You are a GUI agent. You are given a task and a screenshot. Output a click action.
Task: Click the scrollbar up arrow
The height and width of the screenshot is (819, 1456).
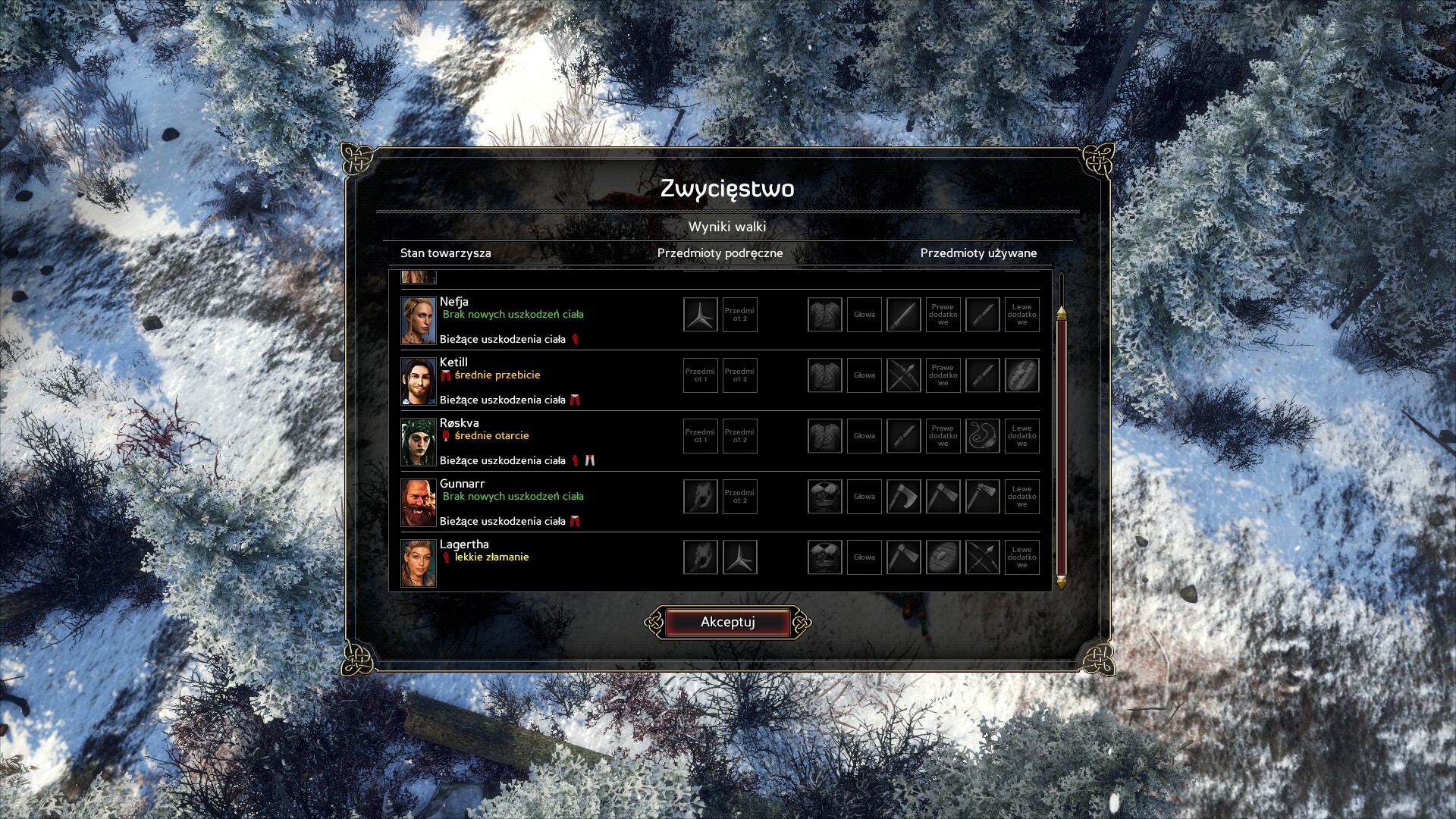1061,312
